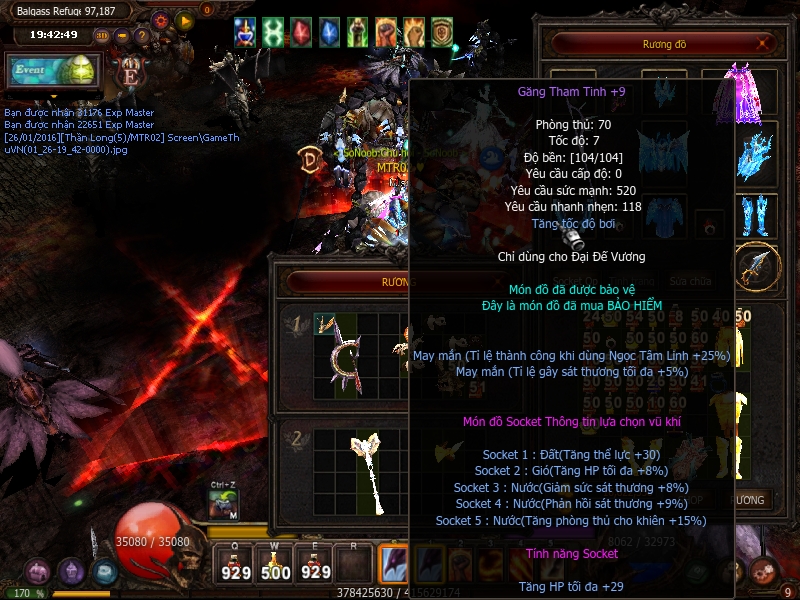Select the red crystal buff icon

pos(301,33)
